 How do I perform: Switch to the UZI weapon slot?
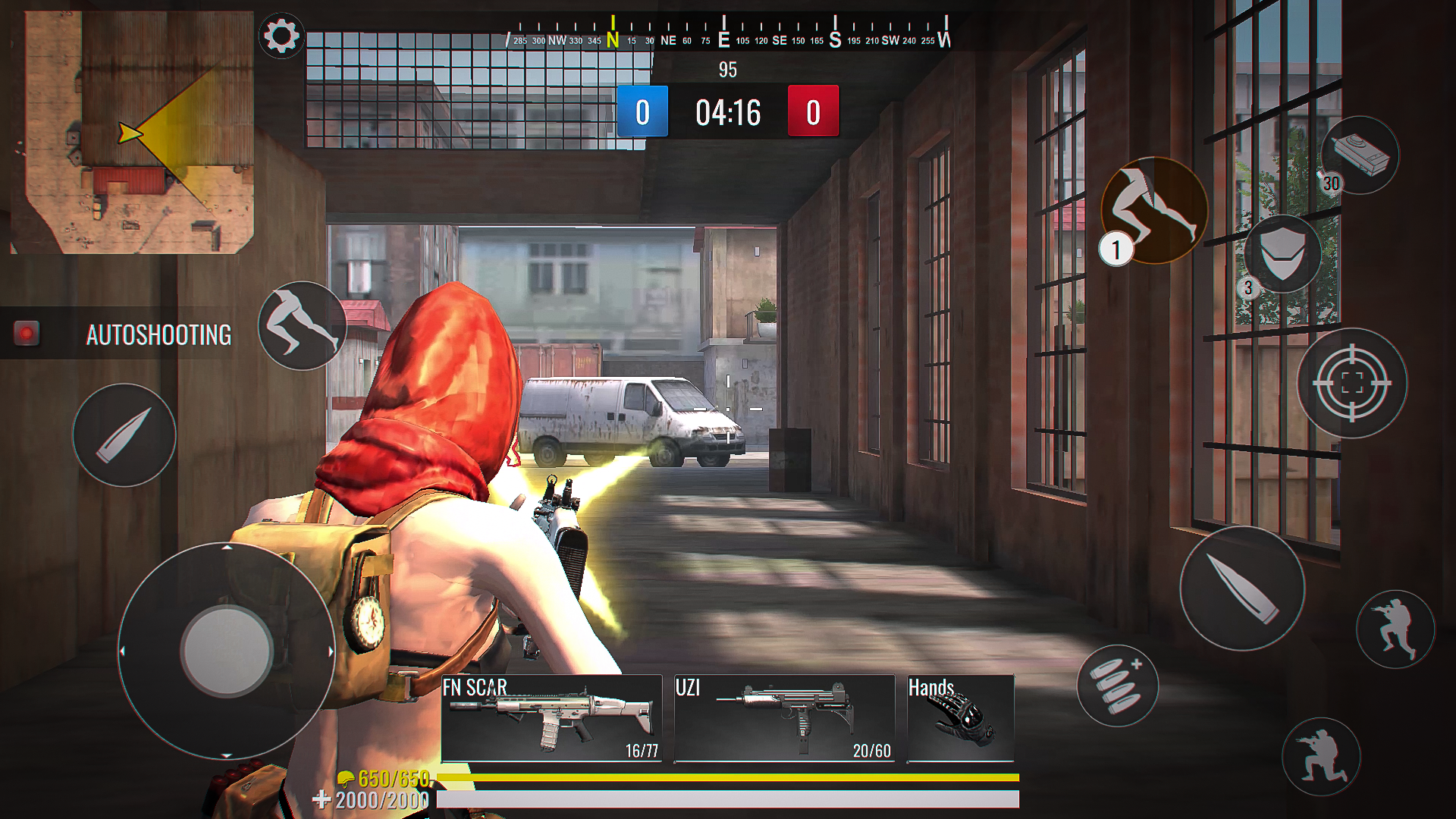click(x=784, y=718)
